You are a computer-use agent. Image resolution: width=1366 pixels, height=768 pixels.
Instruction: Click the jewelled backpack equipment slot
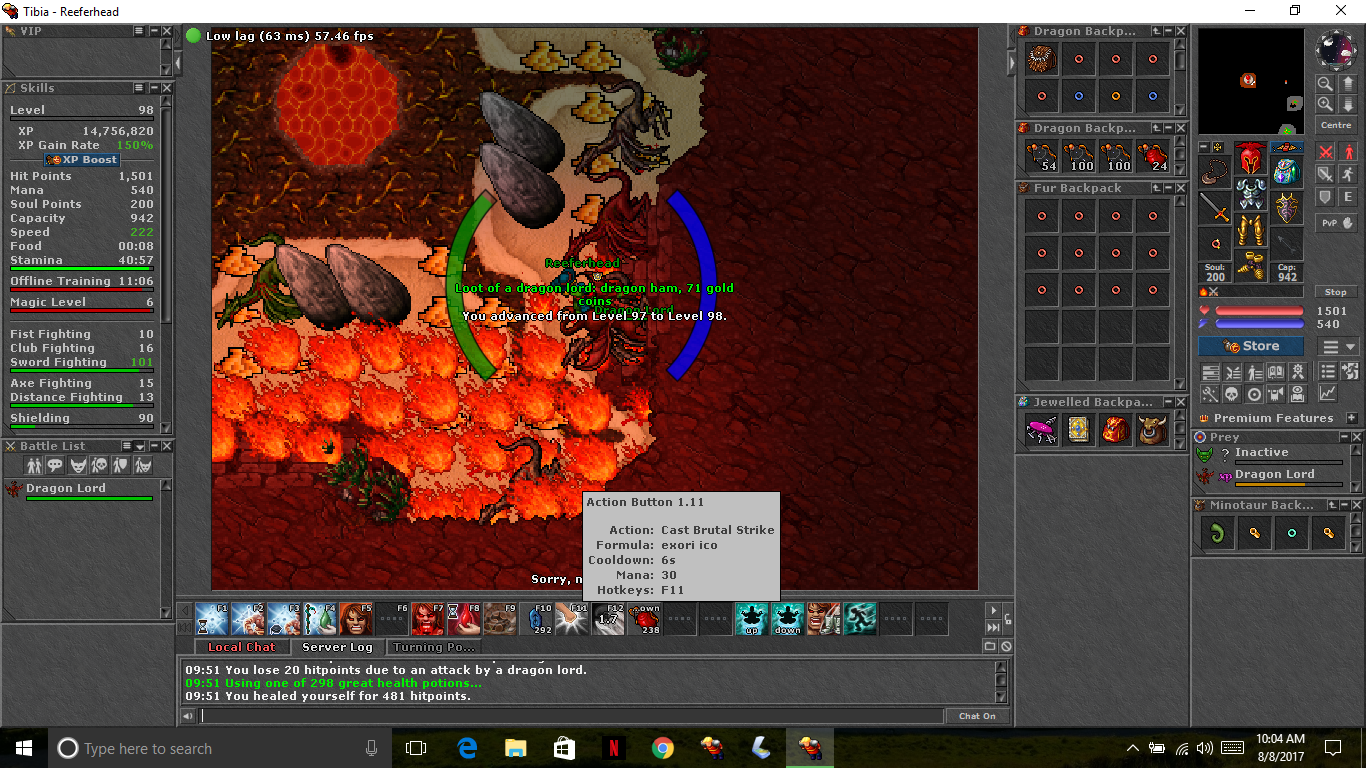(x=1286, y=171)
